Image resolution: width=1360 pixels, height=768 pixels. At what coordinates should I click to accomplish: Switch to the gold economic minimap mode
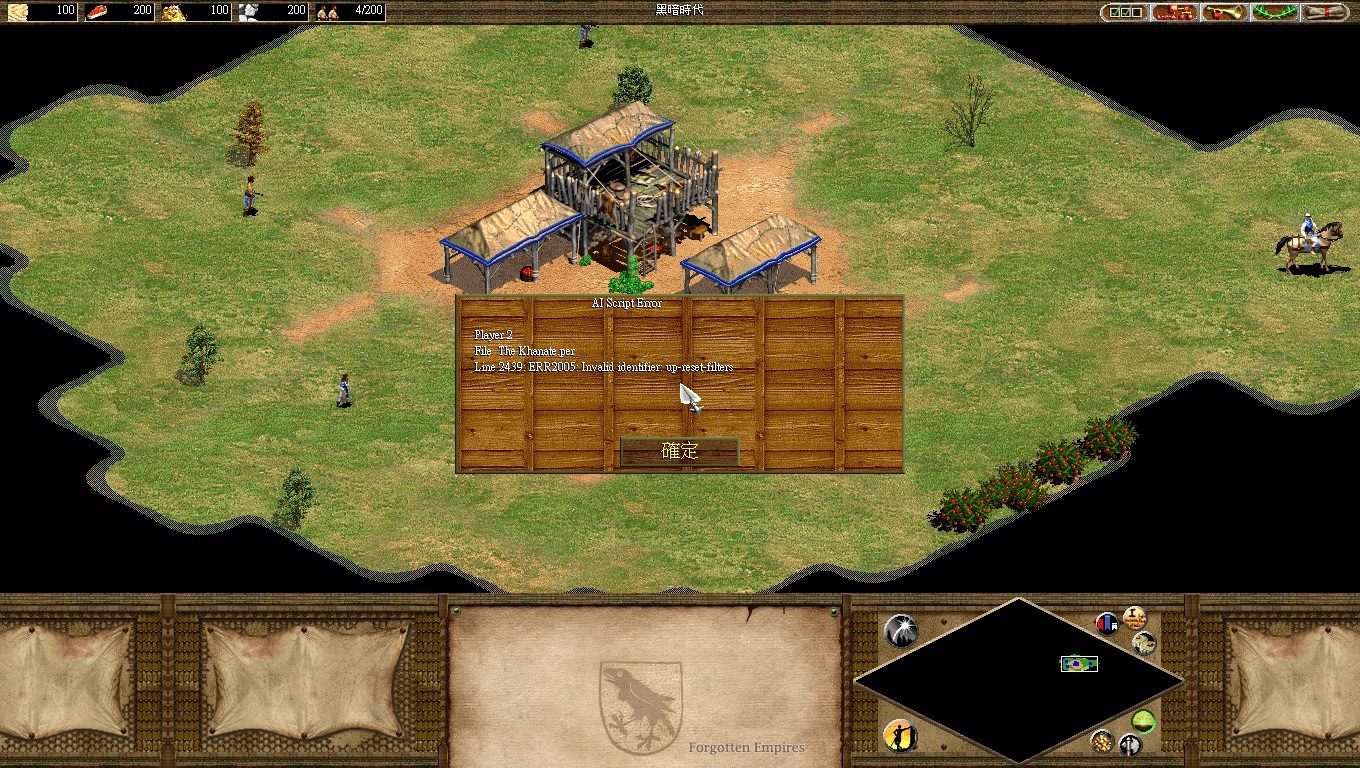click(1102, 741)
